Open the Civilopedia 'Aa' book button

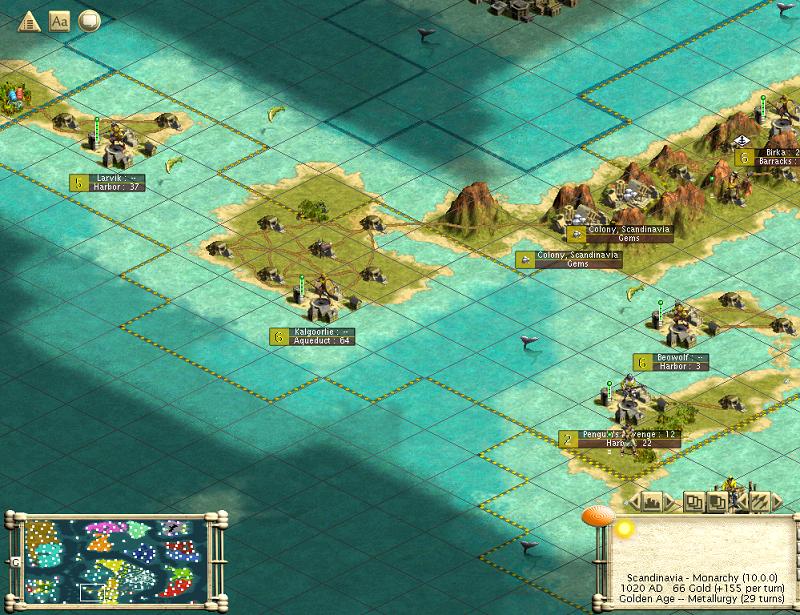[59, 20]
